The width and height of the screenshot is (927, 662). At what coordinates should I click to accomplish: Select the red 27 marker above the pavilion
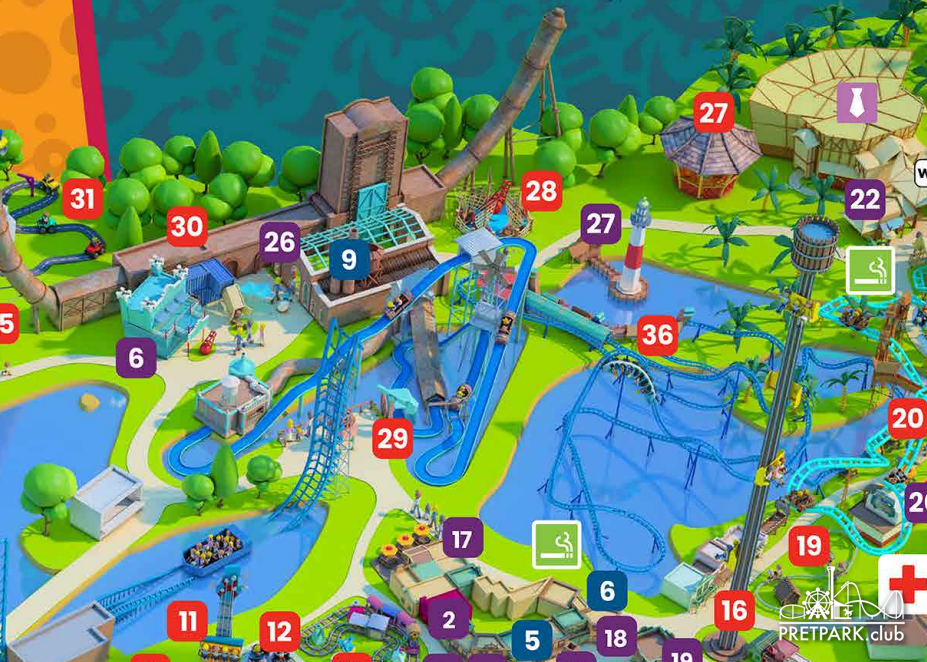coord(713,113)
